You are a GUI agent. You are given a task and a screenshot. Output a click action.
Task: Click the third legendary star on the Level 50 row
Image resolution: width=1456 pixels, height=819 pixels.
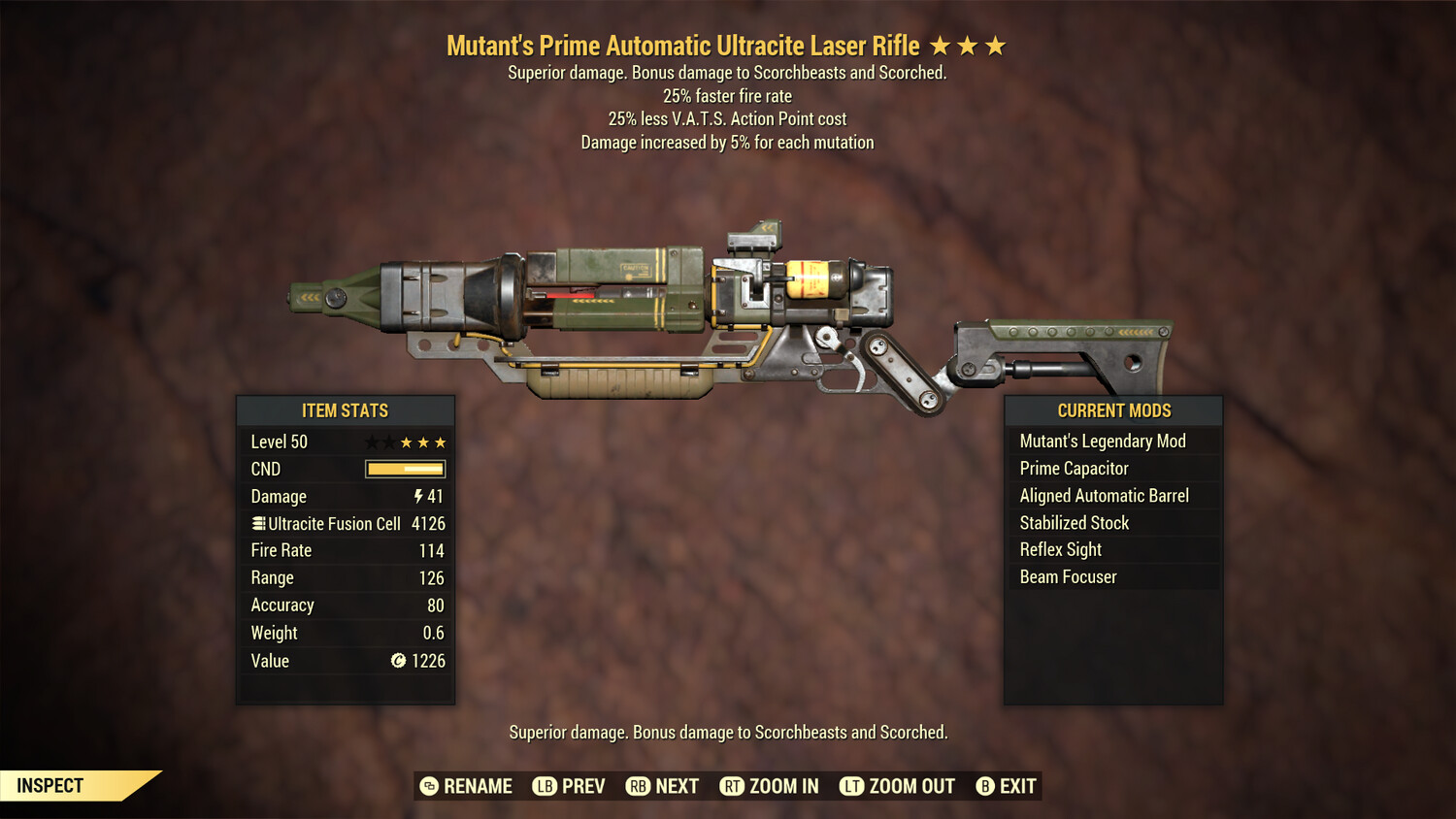pyautogui.click(x=442, y=441)
